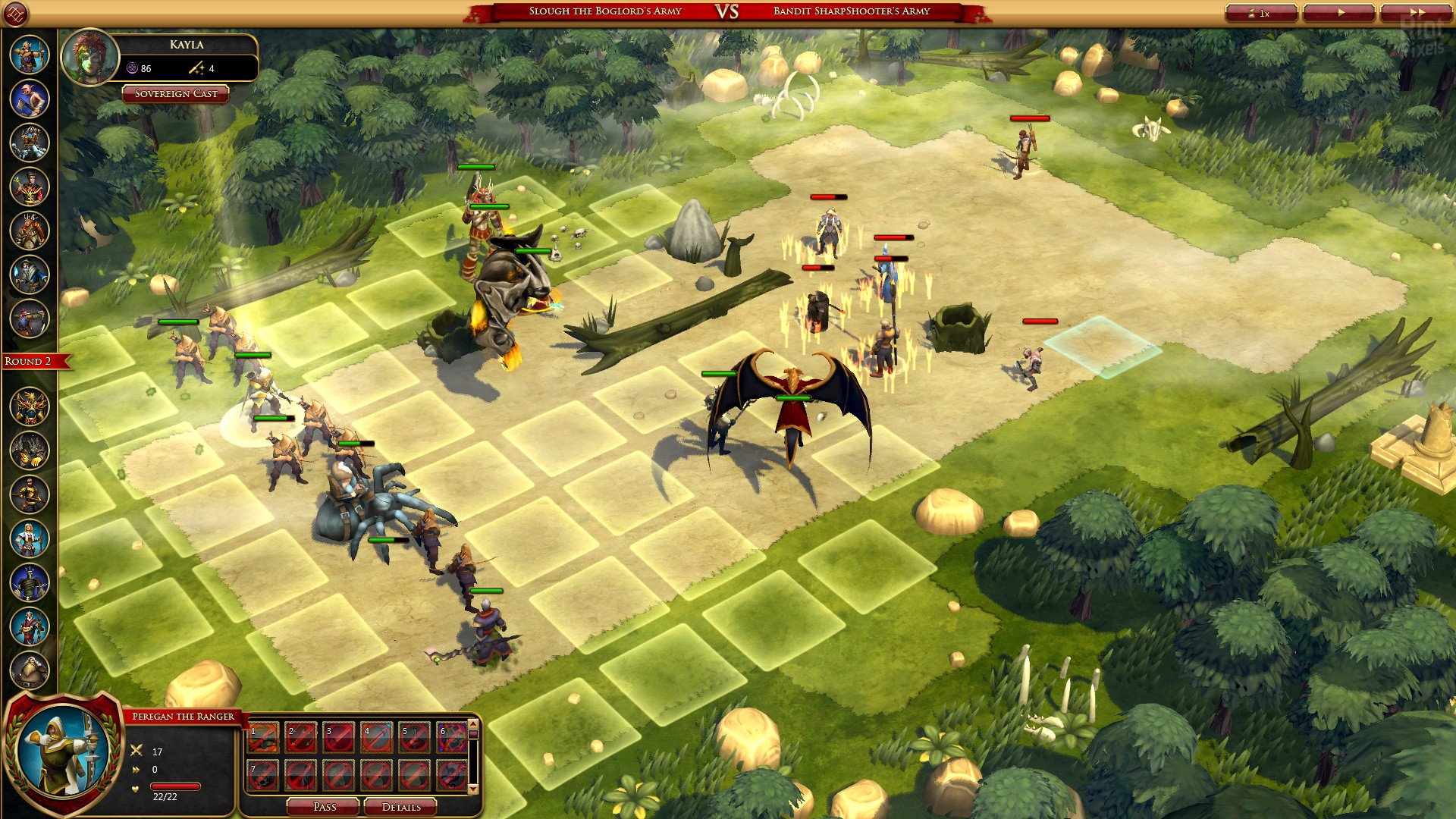The height and width of the screenshot is (819, 1456).
Task: Click the double-arrow fast forward button
Action: (1415, 13)
